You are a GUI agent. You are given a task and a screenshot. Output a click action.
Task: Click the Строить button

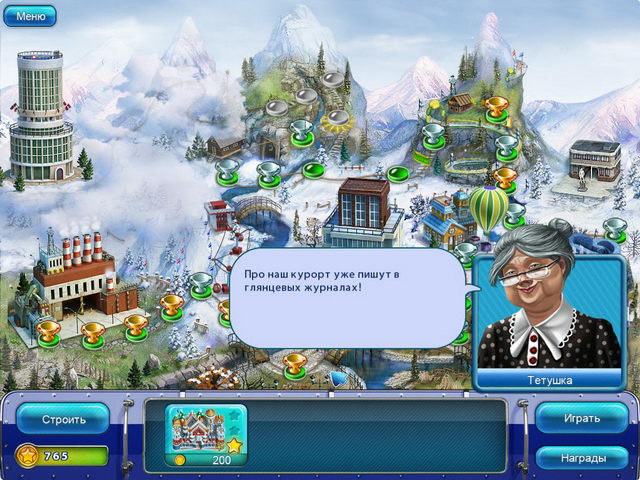[62, 418]
